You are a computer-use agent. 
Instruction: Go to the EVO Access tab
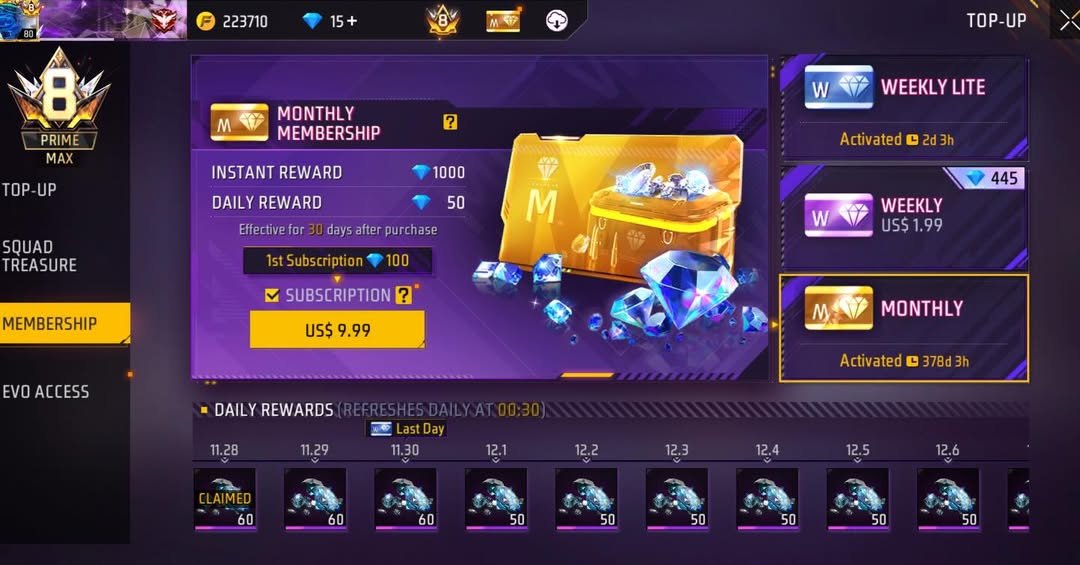click(46, 392)
